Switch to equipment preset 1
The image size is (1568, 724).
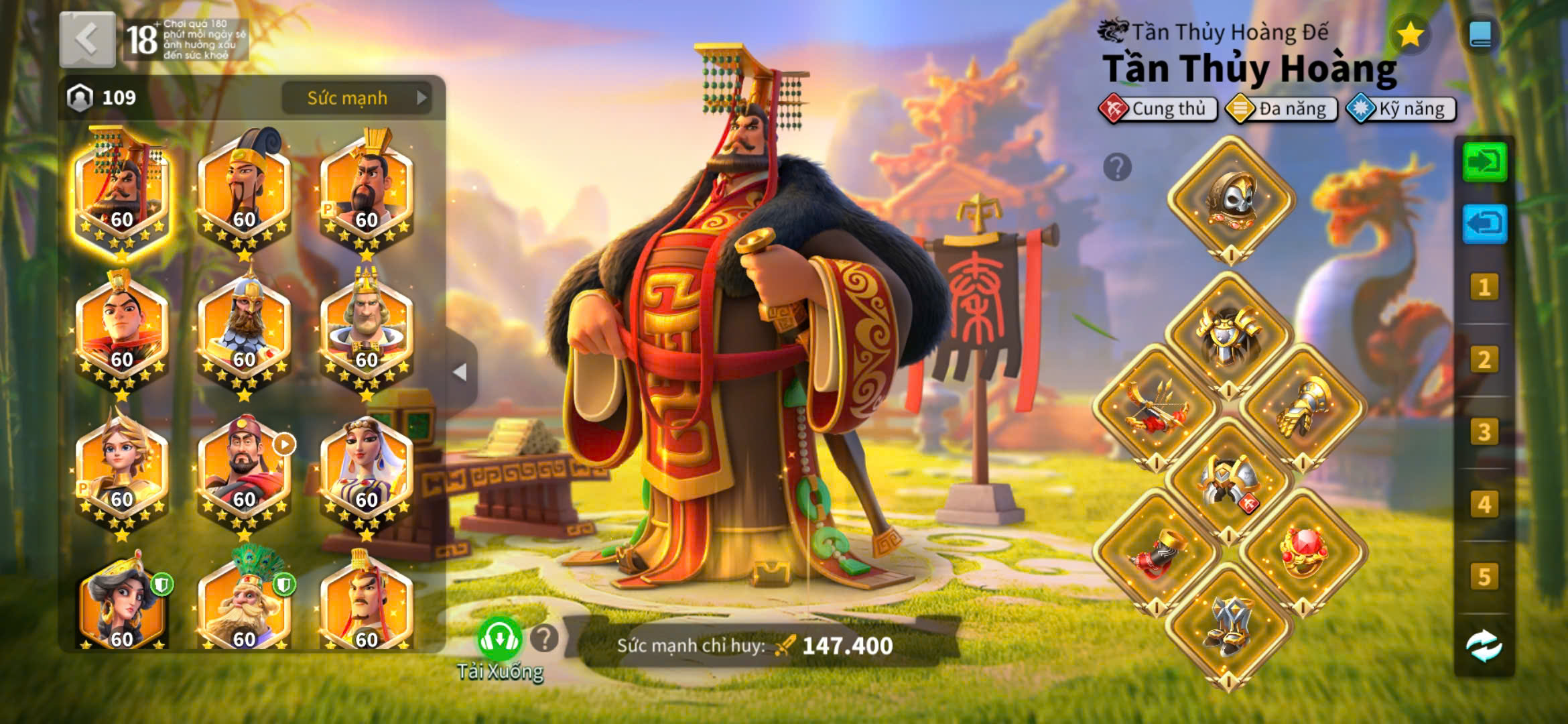point(1484,287)
